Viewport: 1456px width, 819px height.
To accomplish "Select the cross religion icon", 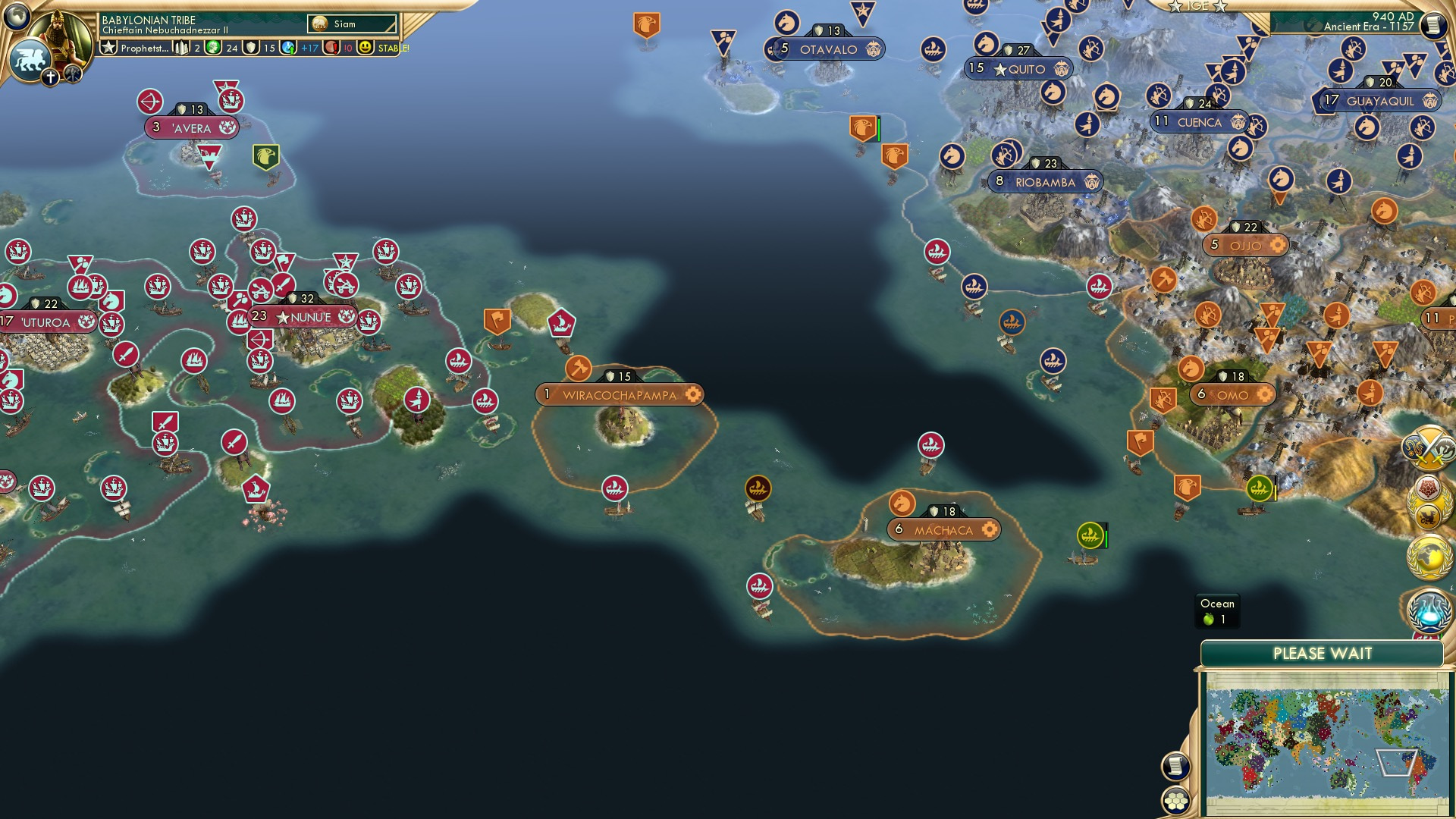I will [51, 77].
